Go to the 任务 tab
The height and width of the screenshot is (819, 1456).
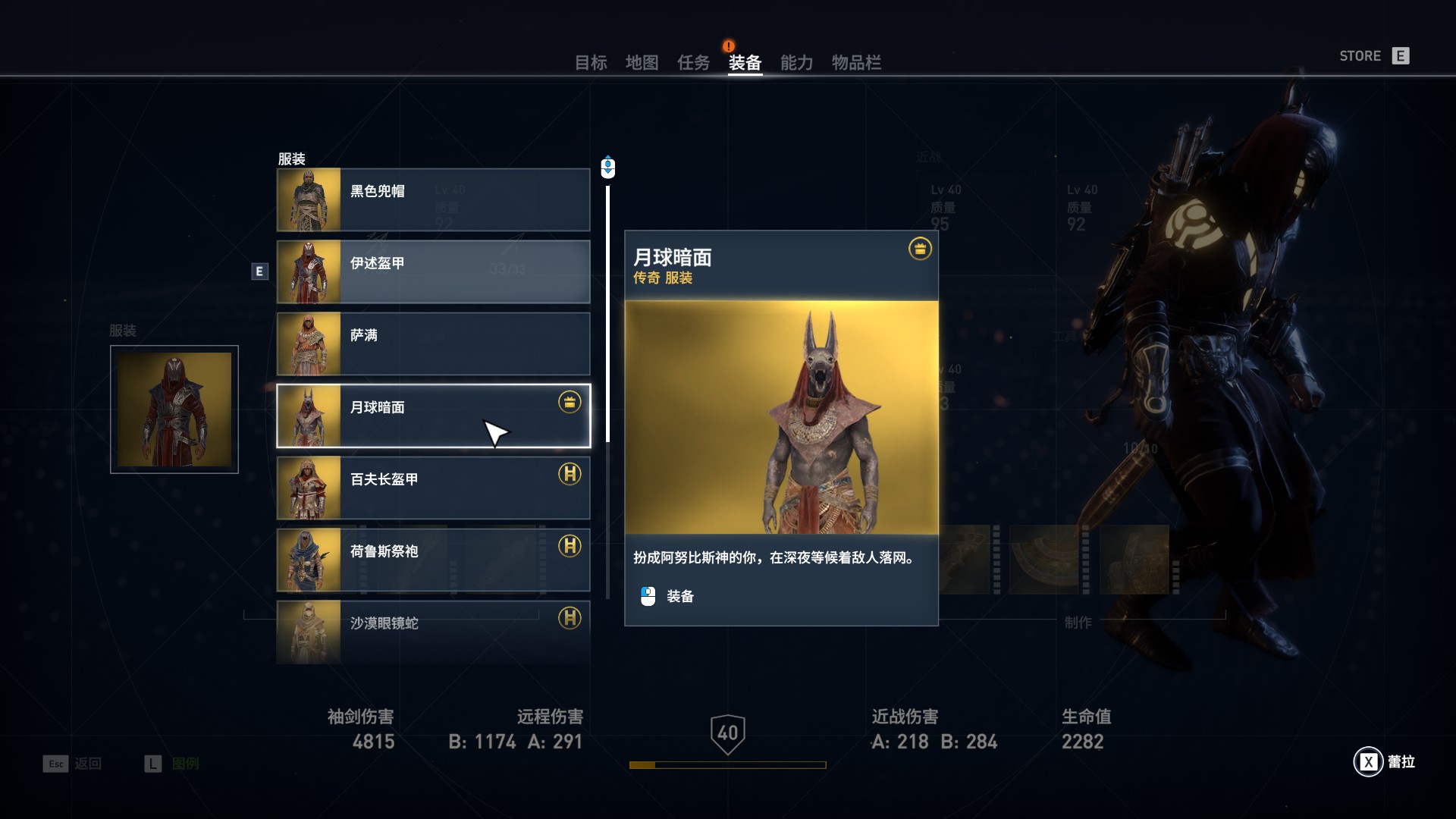click(693, 63)
